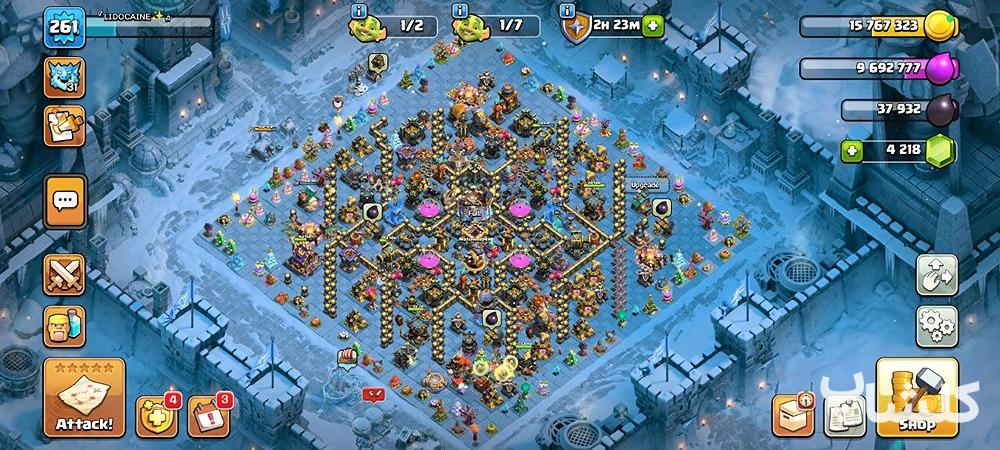Viewport: 1000px width, 450px height.
Task: Open the blue league trophy badge
Action: point(65,76)
